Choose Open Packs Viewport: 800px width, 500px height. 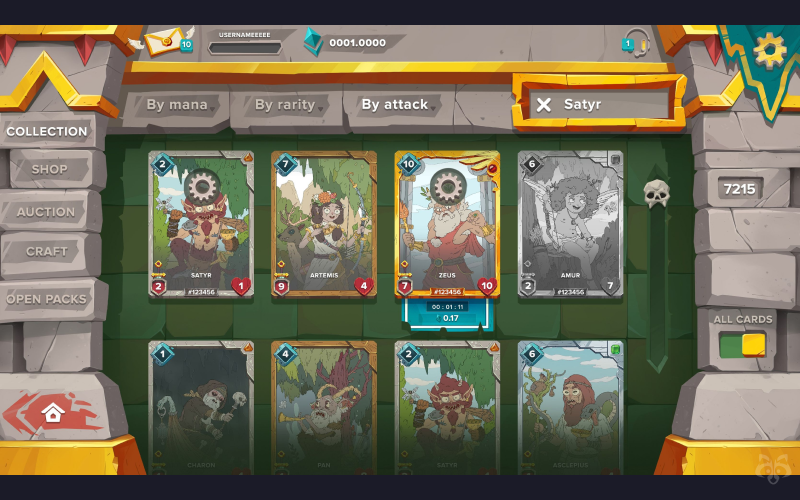pos(48,298)
